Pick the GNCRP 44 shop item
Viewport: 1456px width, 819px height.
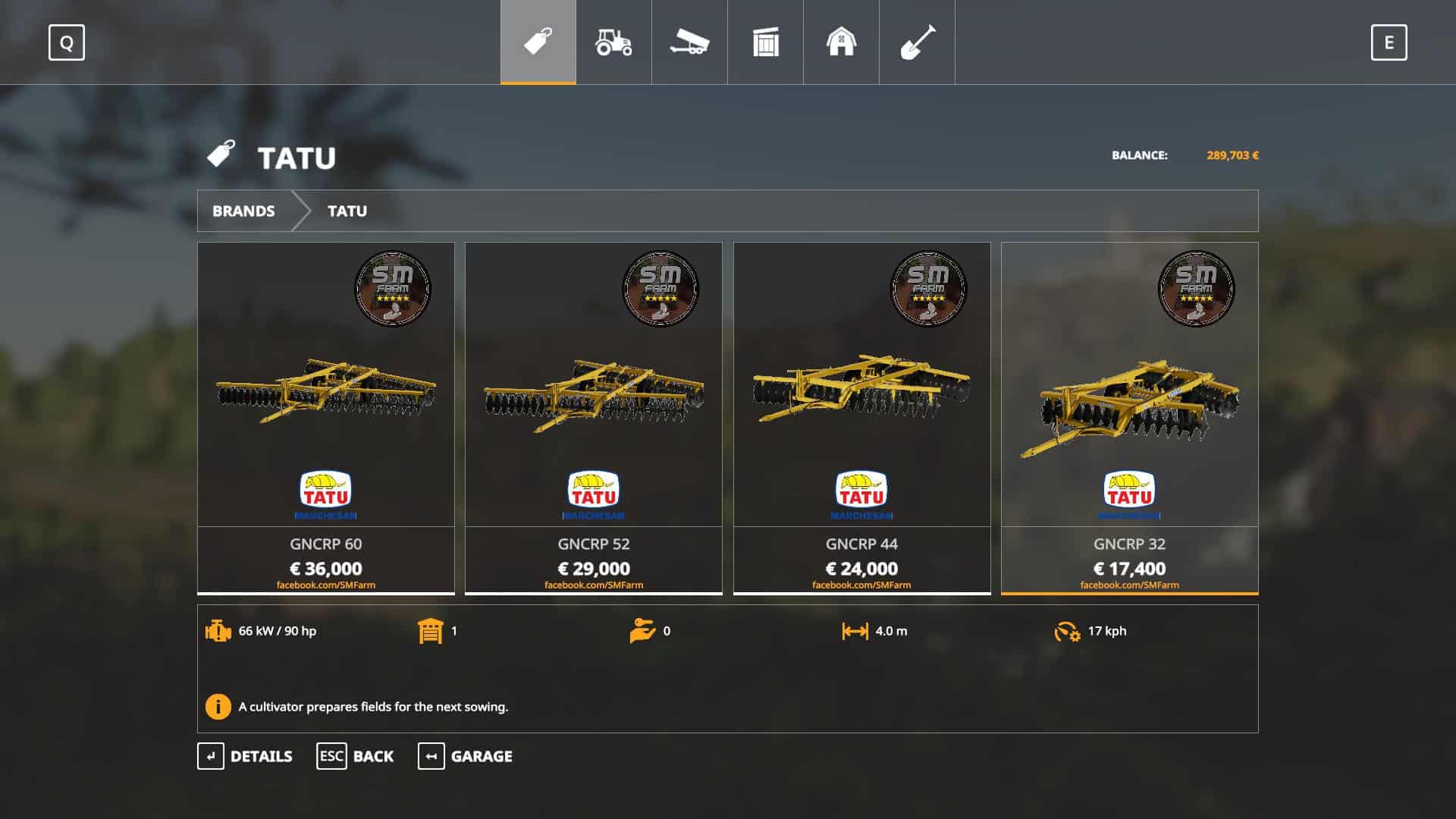(x=861, y=417)
